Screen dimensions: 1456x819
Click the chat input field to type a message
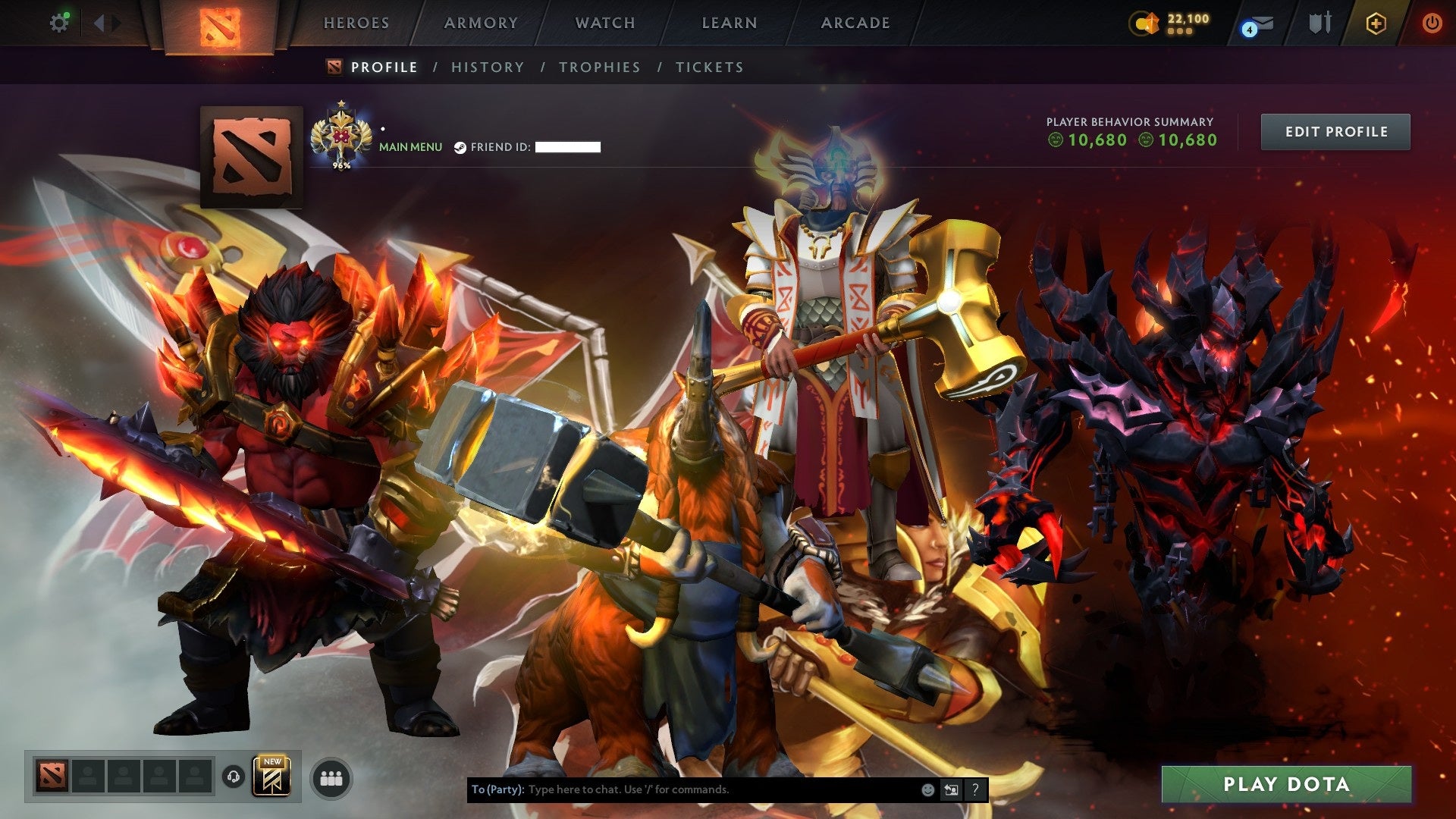tap(682, 789)
